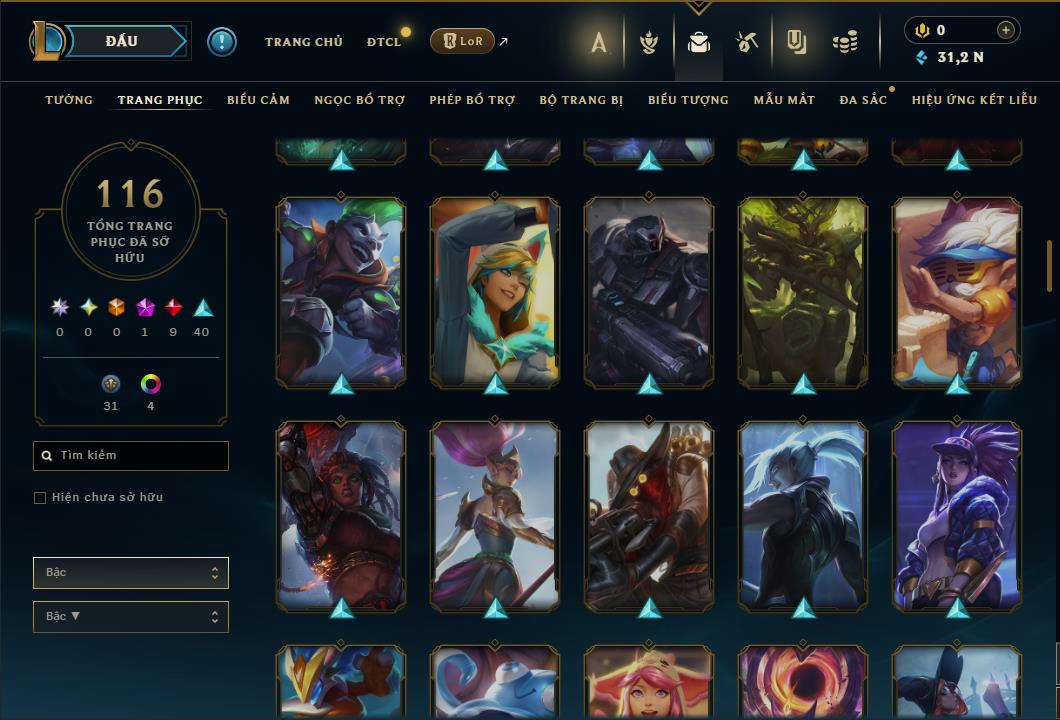Click the blue exclamation alert icon
The width and height of the screenshot is (1060, 720).
pyautogui.click(x=222, y=42)
